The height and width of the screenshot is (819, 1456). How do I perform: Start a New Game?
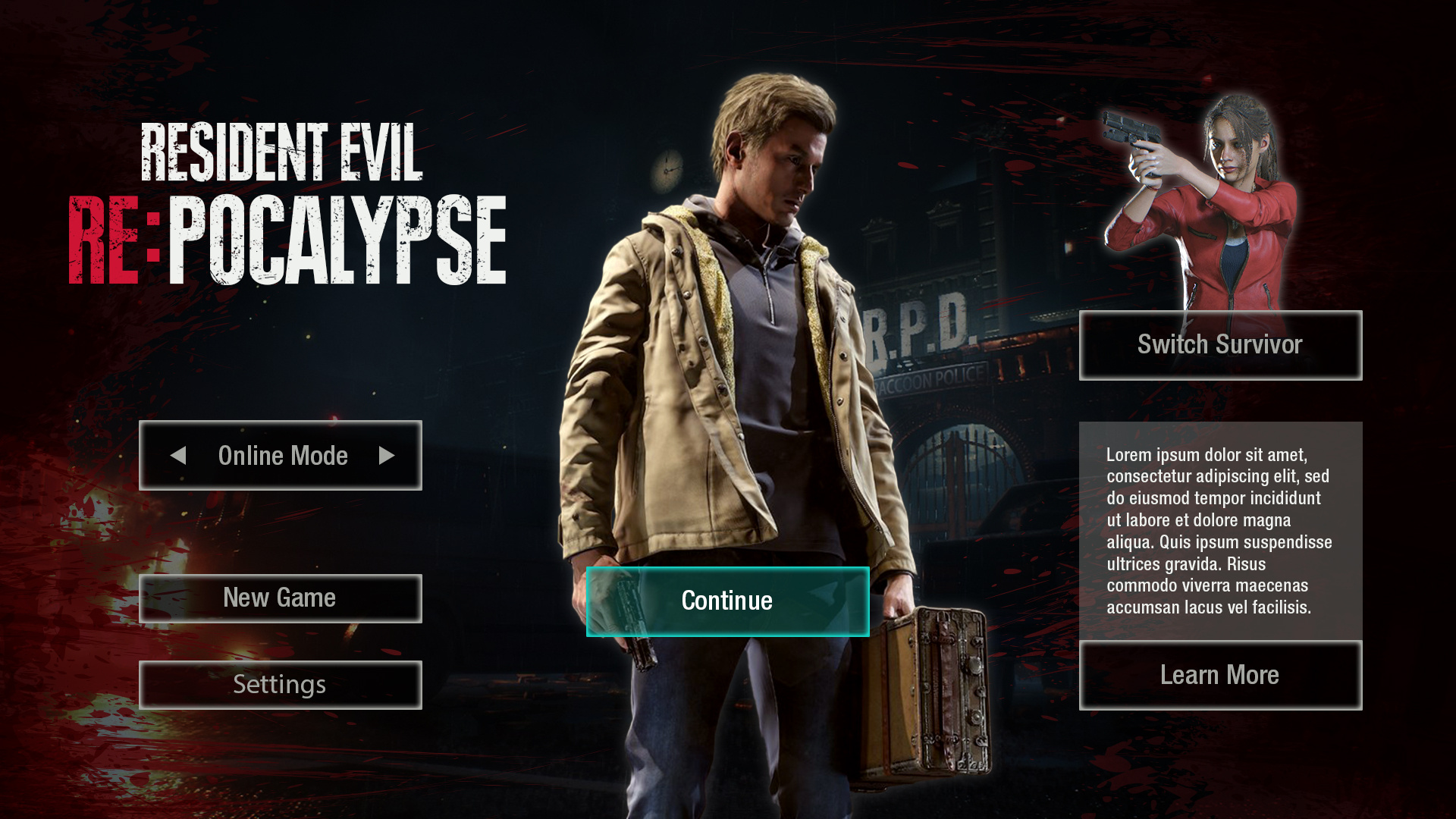point(280,598)
